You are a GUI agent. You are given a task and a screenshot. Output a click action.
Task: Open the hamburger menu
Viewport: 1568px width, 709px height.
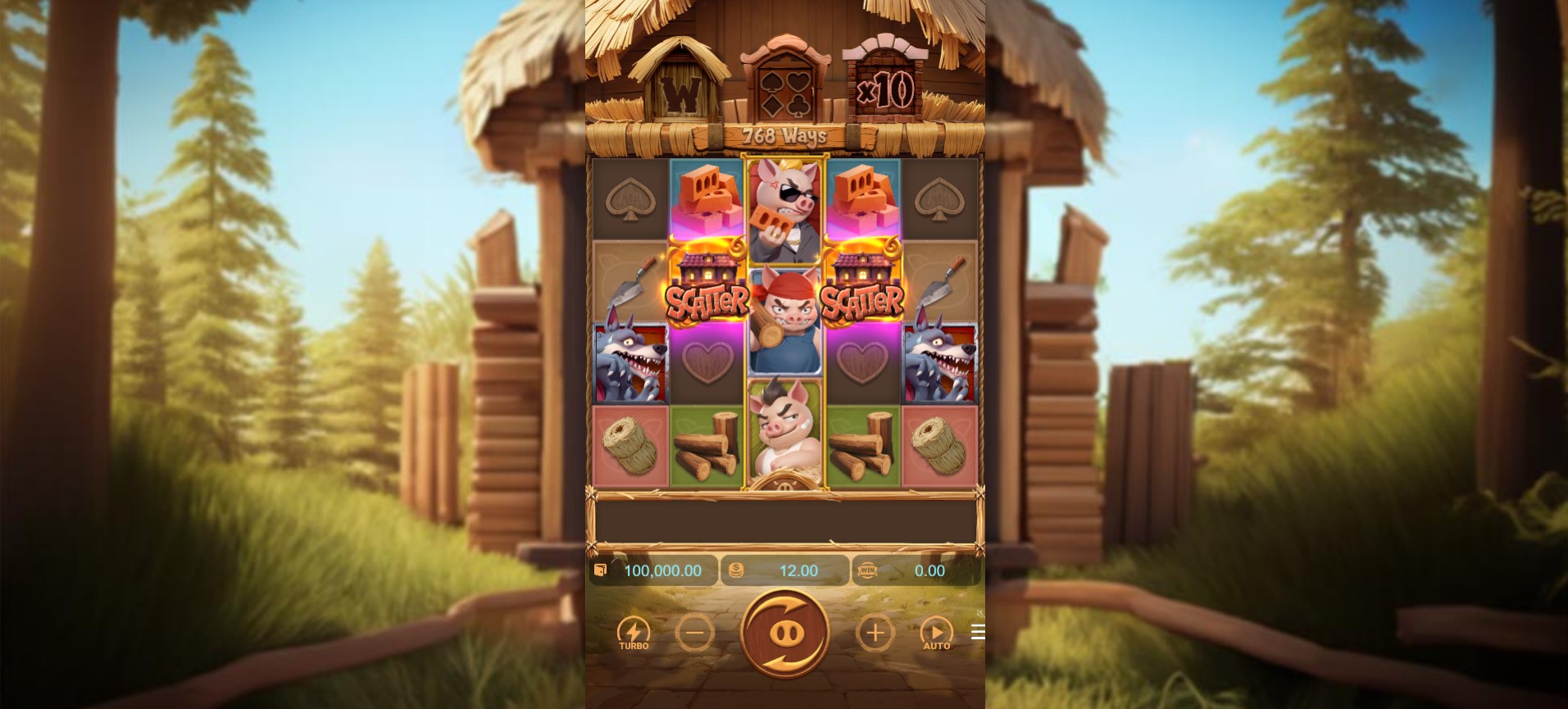[x=977, y=632]
